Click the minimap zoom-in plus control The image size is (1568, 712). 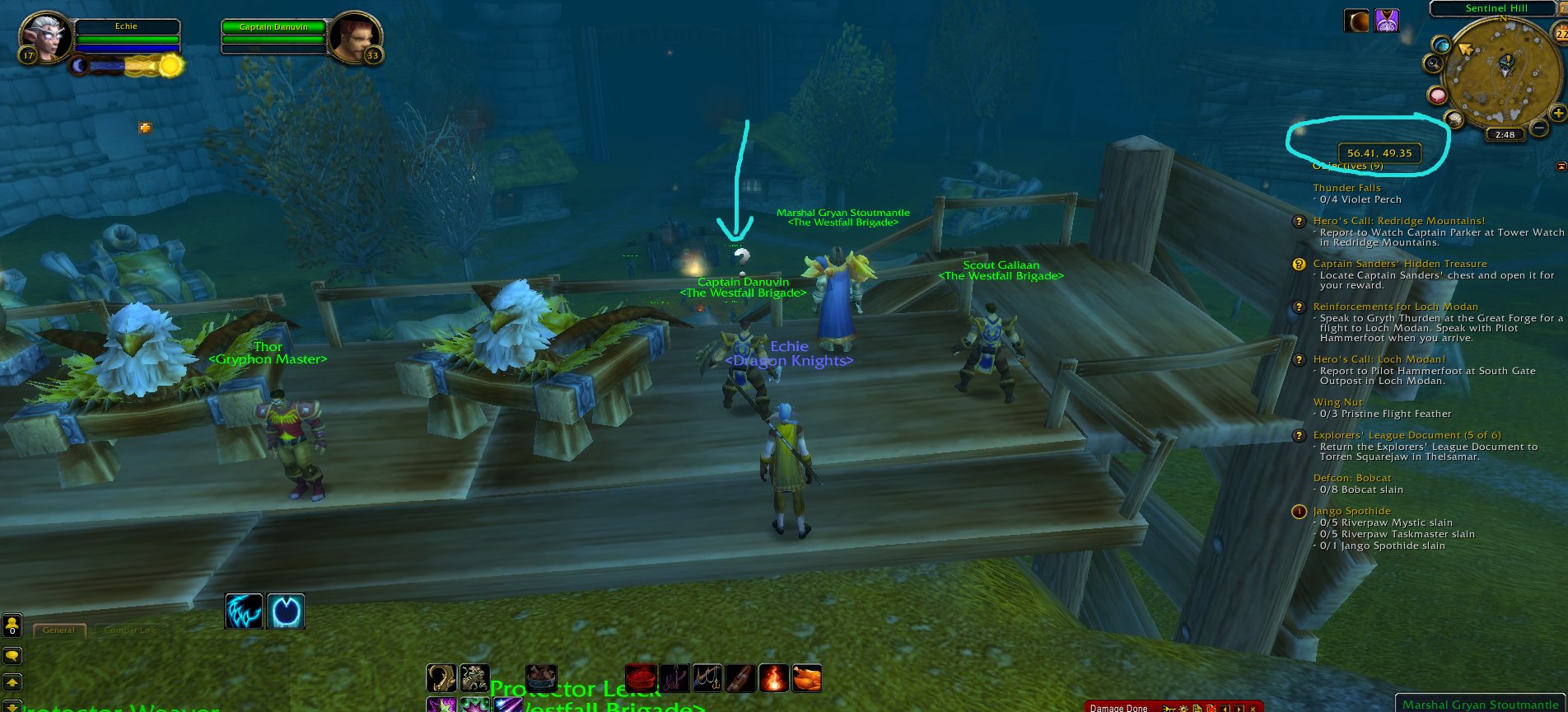coord(1558,112)
